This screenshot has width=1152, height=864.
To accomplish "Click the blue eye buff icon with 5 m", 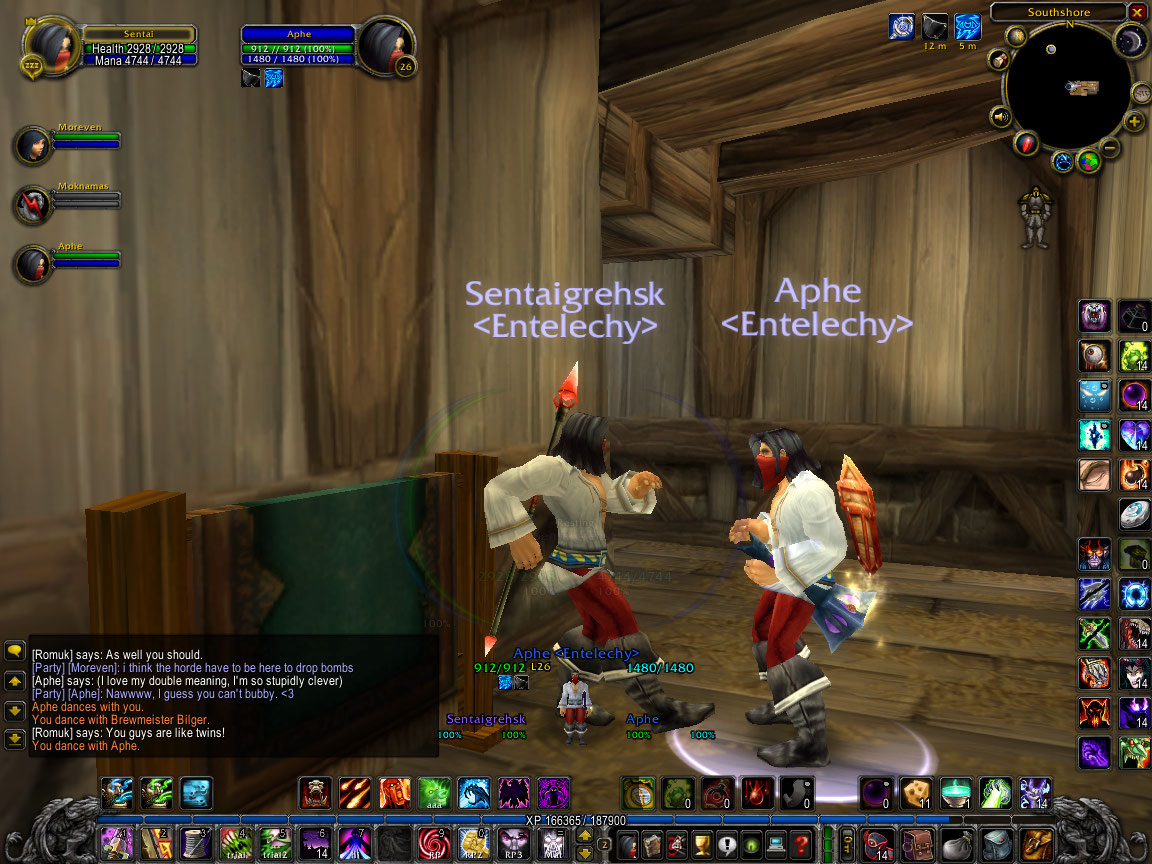I will tap(967, 27).
